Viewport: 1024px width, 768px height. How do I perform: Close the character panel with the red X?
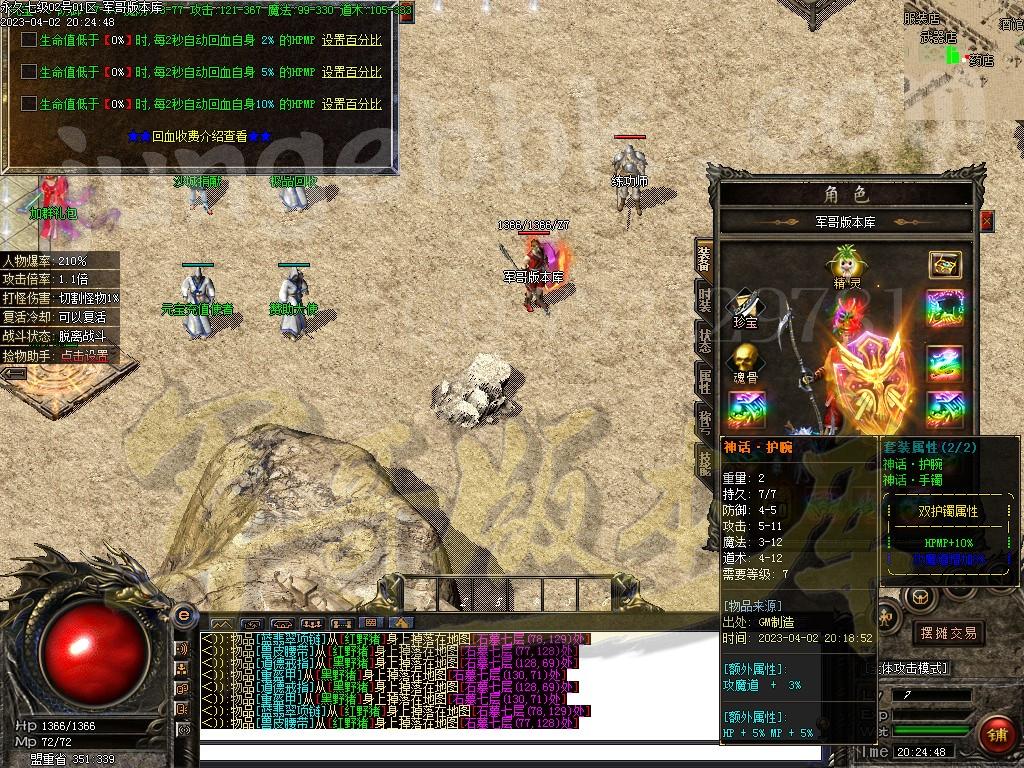987,221
